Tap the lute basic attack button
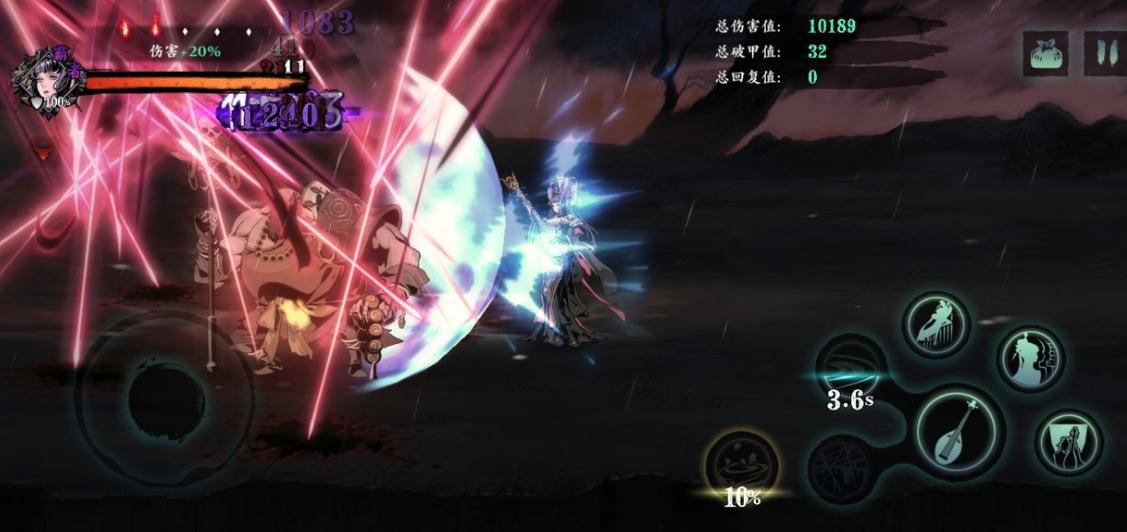Screen dimensions: 1127x532 point(960,432)
